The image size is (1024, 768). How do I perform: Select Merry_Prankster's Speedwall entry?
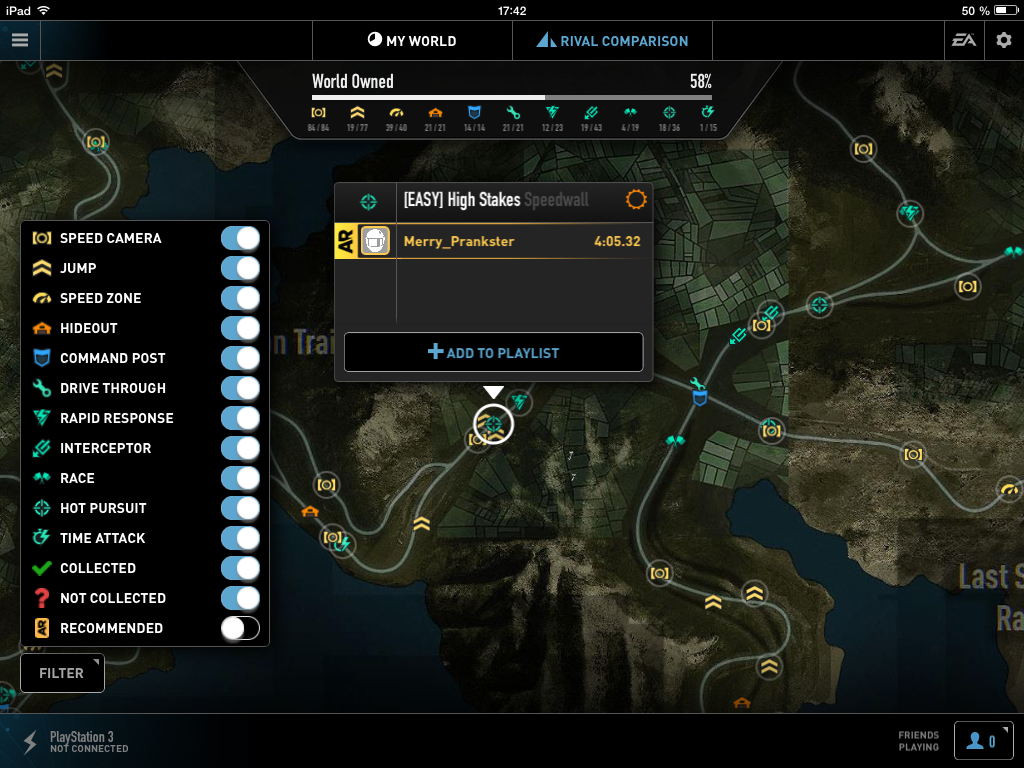coord(520,241)
